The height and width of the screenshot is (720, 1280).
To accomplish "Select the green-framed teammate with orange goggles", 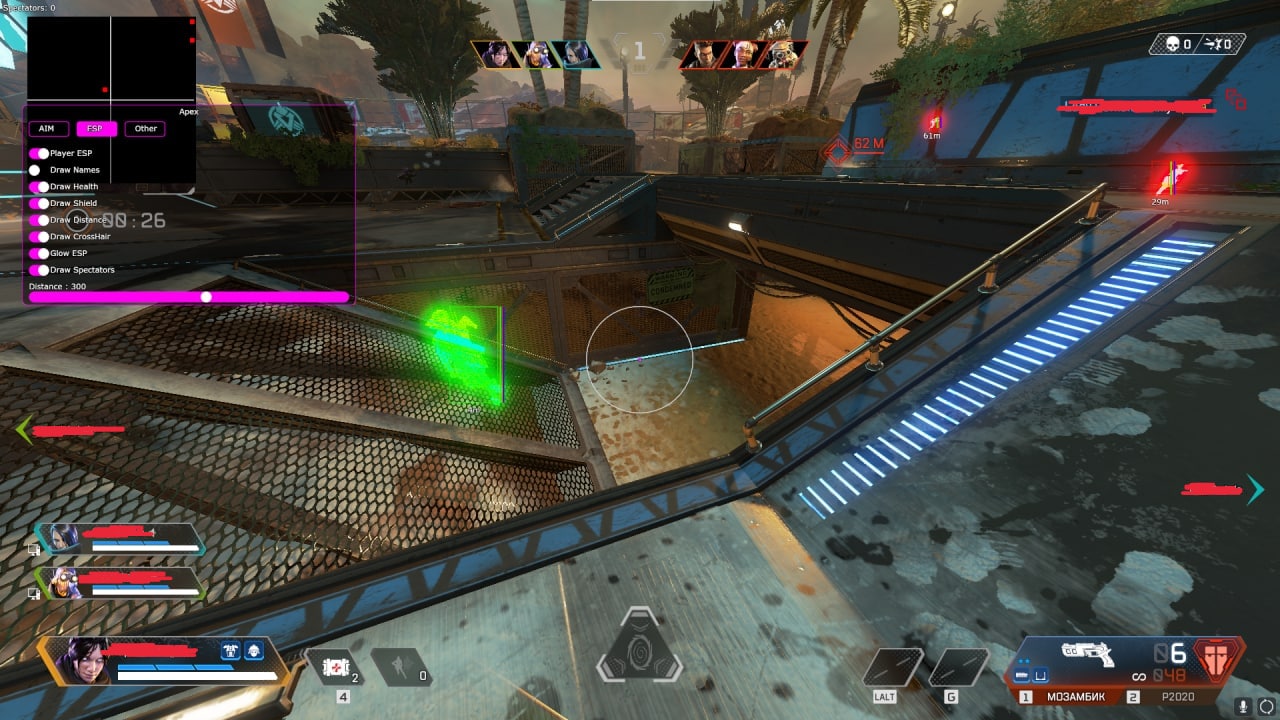I will pyautogui.click(x=120, y=583).
